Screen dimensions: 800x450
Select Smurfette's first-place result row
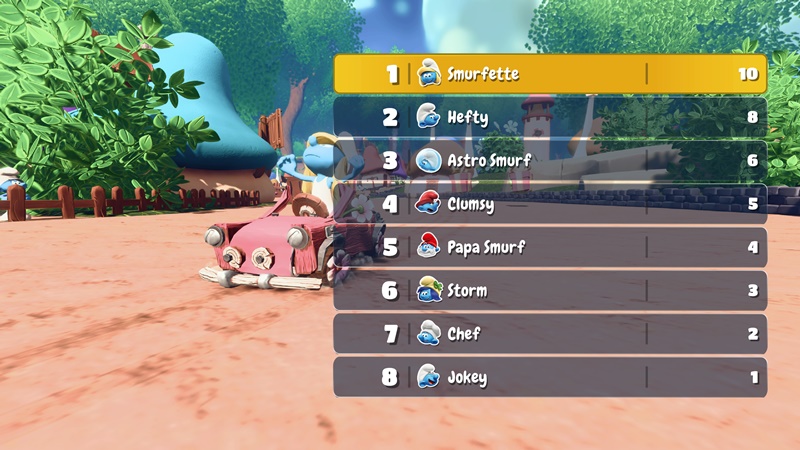point(550,74)
